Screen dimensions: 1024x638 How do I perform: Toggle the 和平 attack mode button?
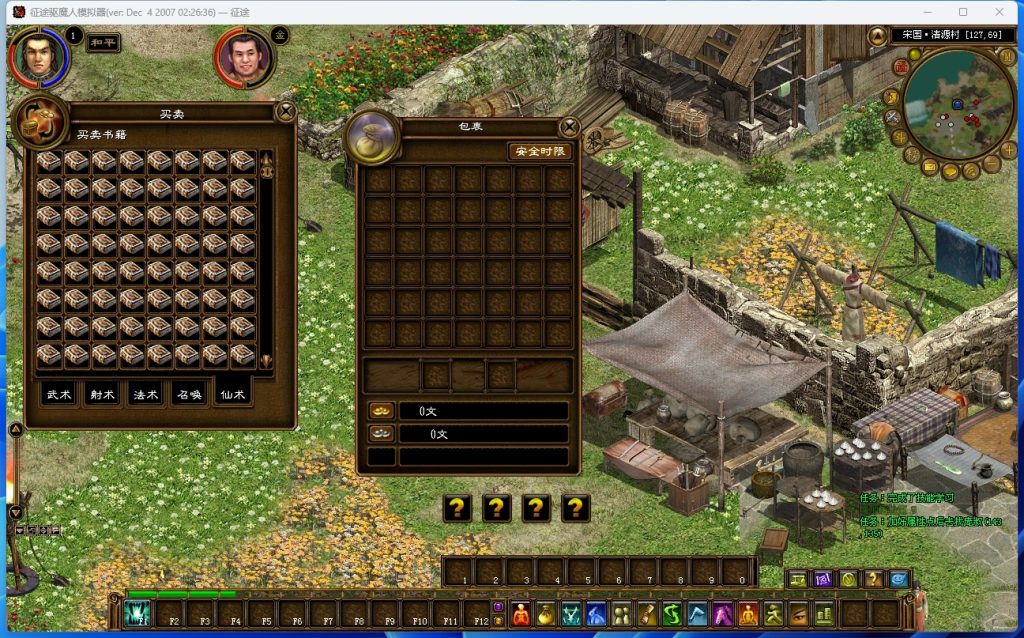tap(103, 44)
